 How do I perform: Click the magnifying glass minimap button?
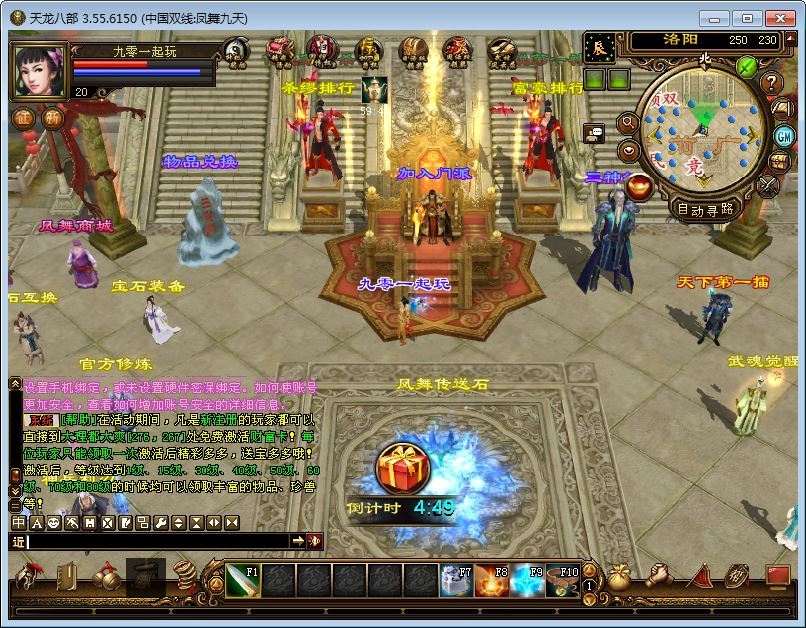pyautogui.click(x=628, y=122)
